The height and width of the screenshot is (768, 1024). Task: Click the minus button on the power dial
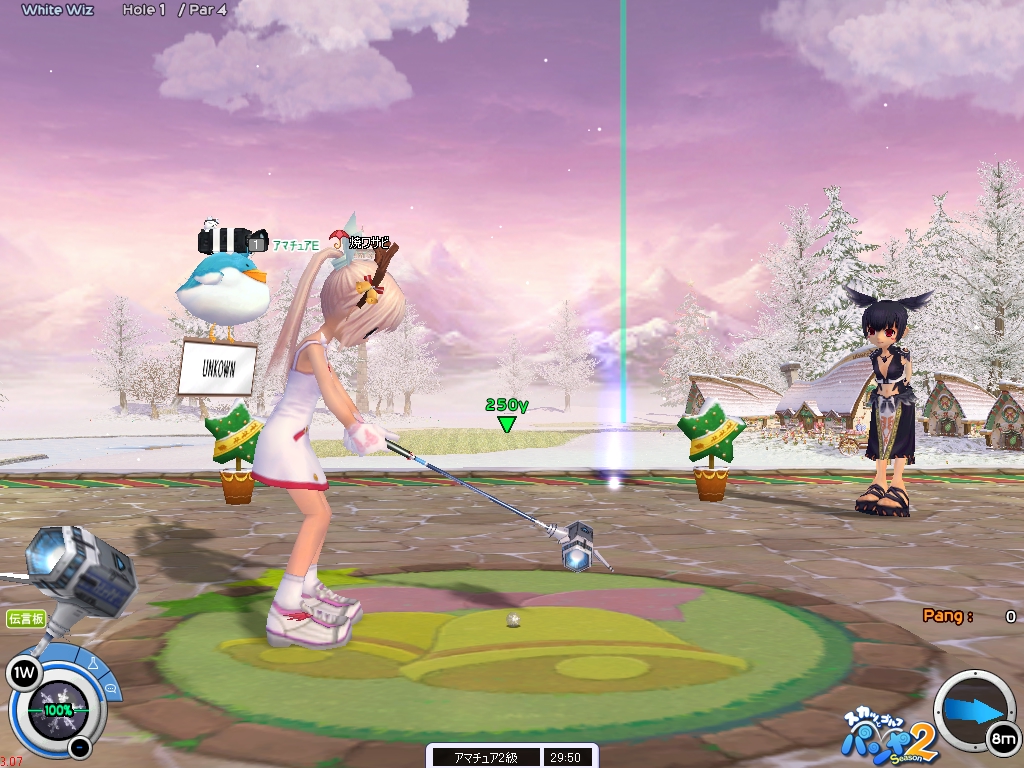(x=80, y=747)
